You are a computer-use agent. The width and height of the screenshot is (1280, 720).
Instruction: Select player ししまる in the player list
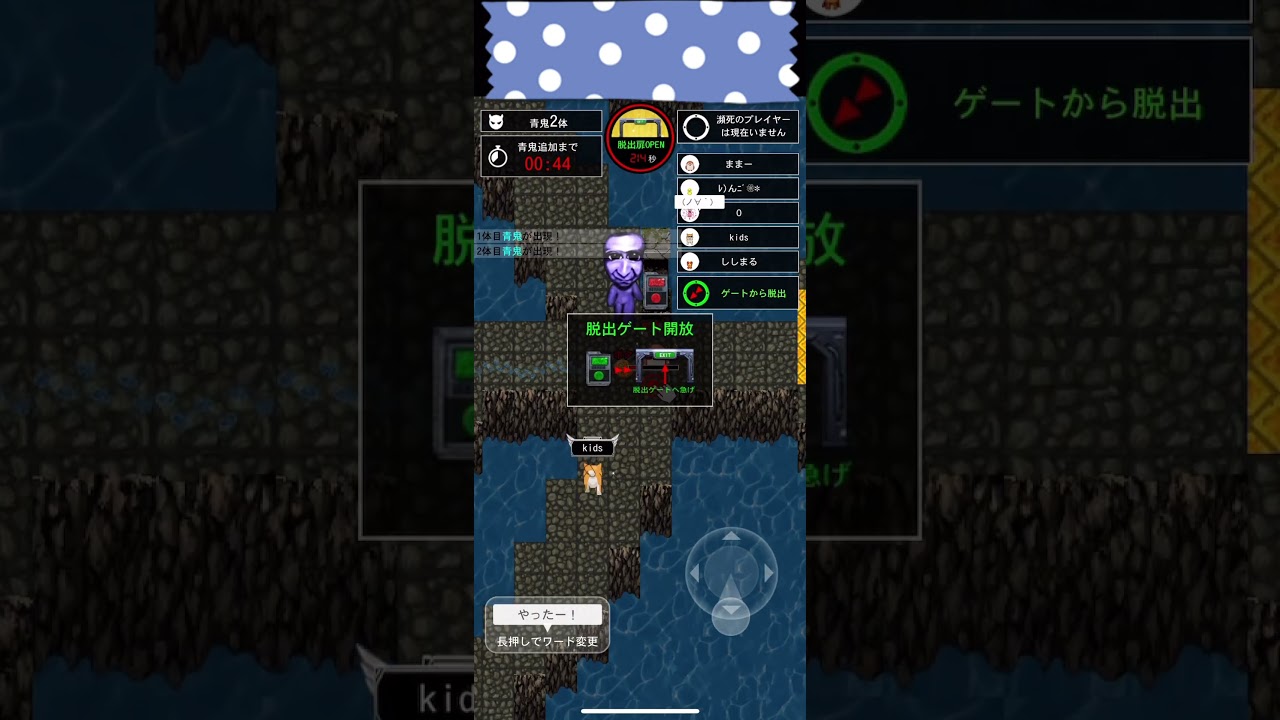[738, 262]
